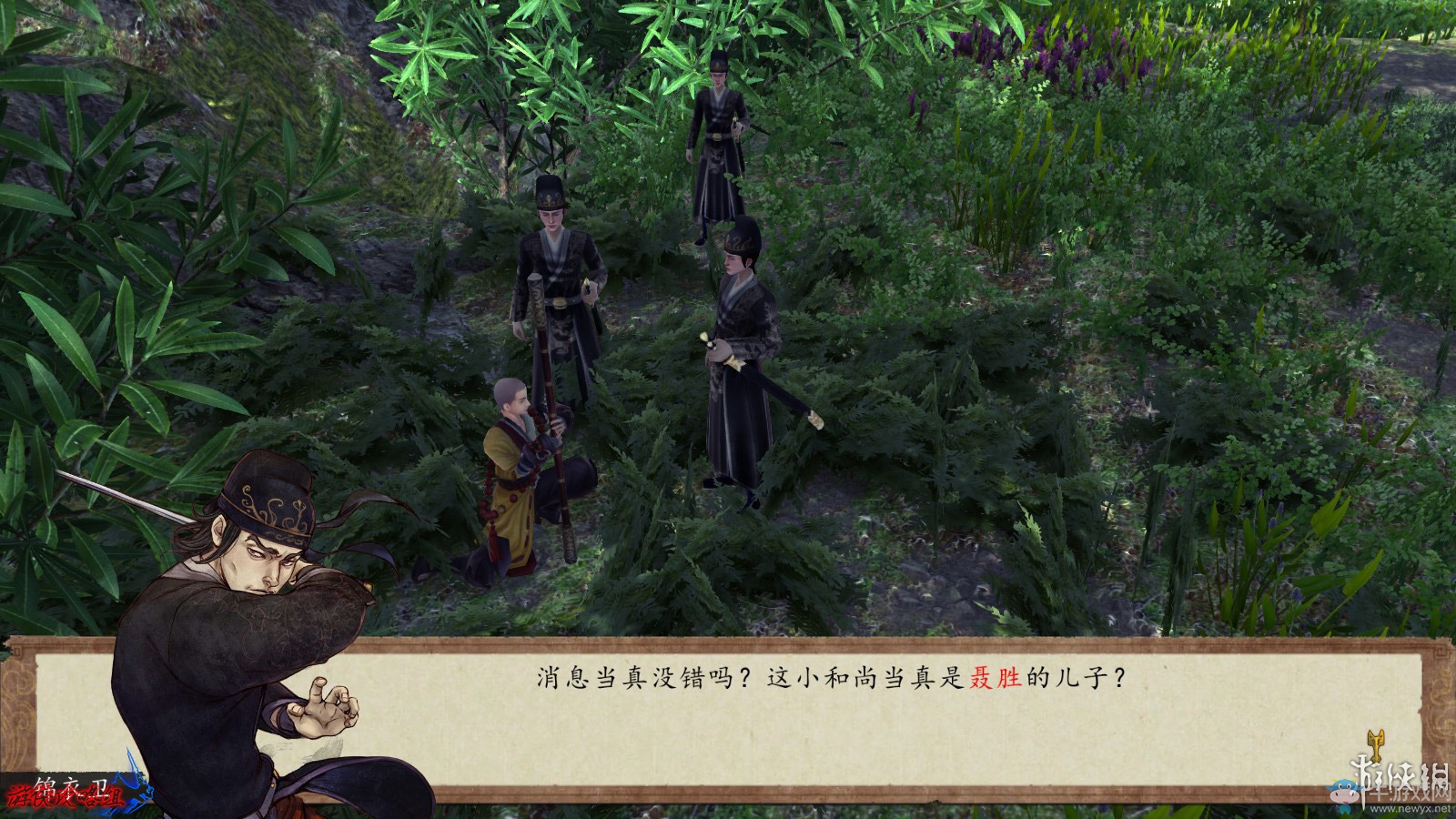Click the Jinyiwei guard holding the sword
1456x819 pixels.
737,364
